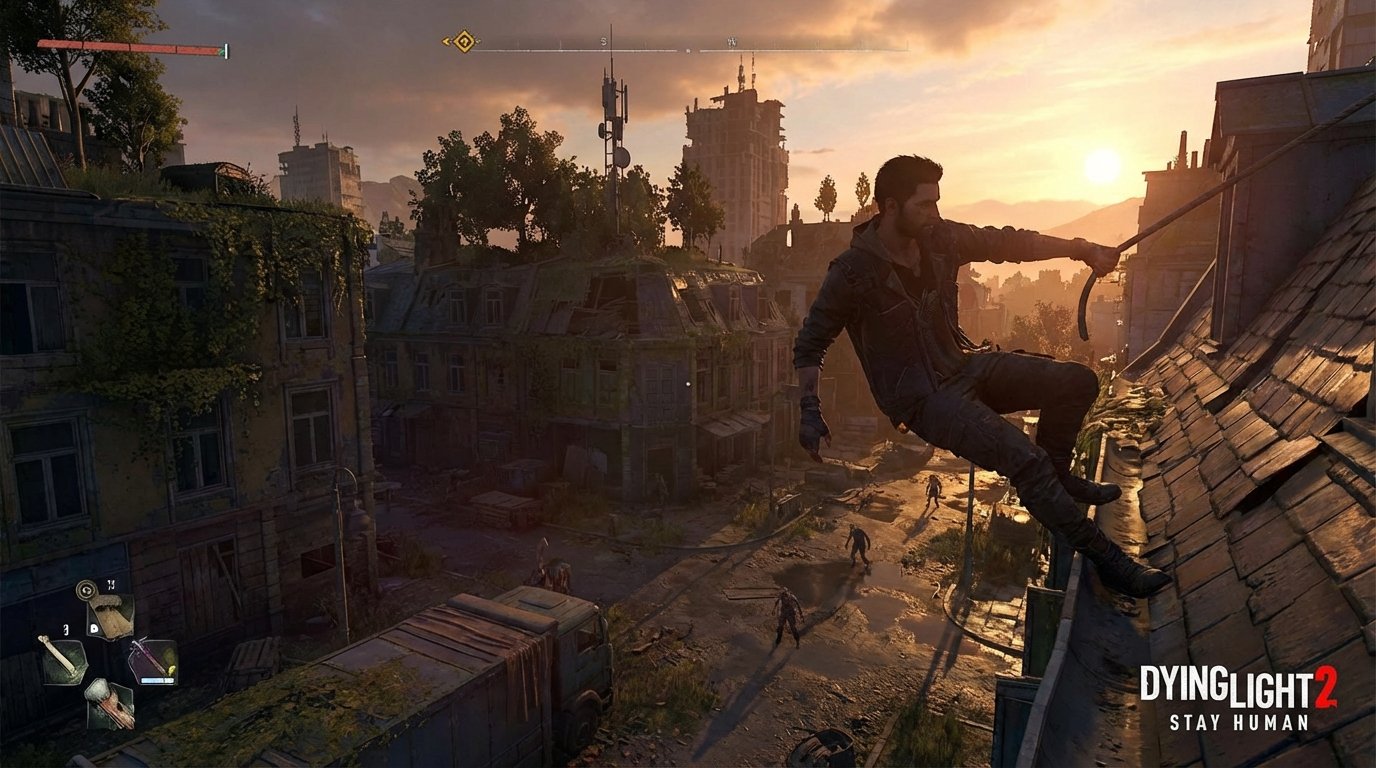Viewport: 1376px width, 768px height.
Task: Click the D keybind badge near the weapon wheel
Action: 93,628
